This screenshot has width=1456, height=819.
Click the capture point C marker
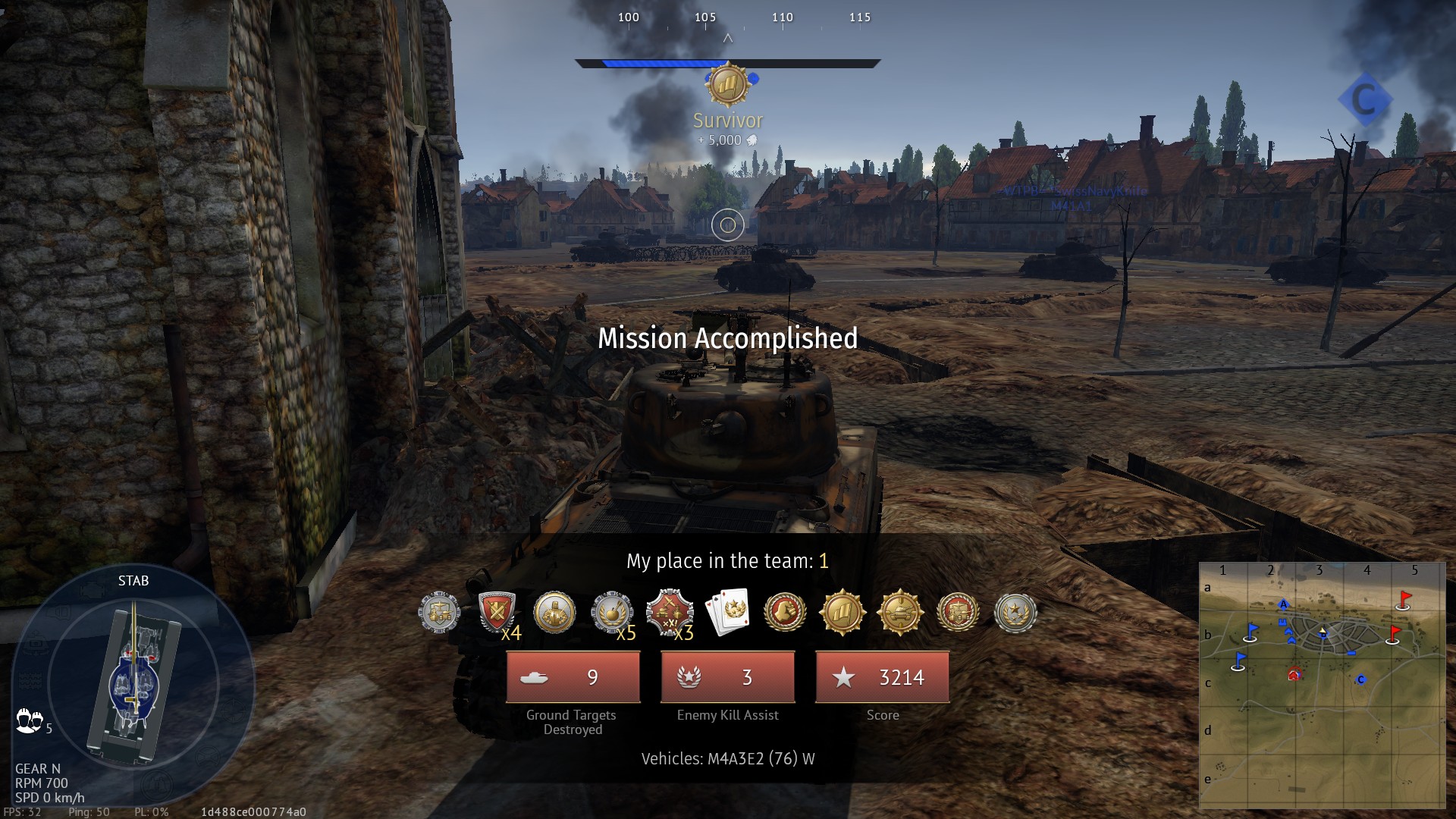tap(1364, 99)
